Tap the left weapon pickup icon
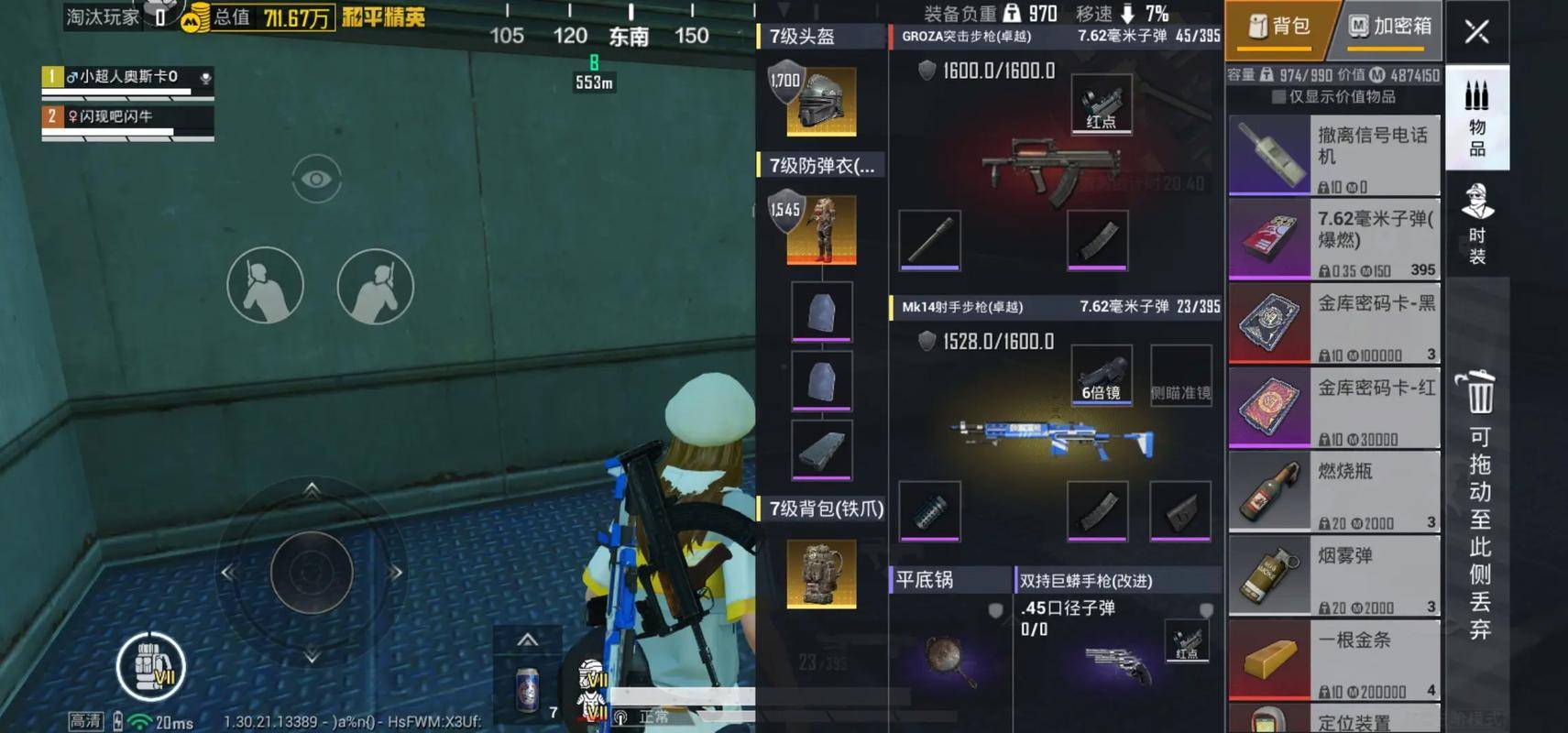1568x733 pixels. click(265, 285)
